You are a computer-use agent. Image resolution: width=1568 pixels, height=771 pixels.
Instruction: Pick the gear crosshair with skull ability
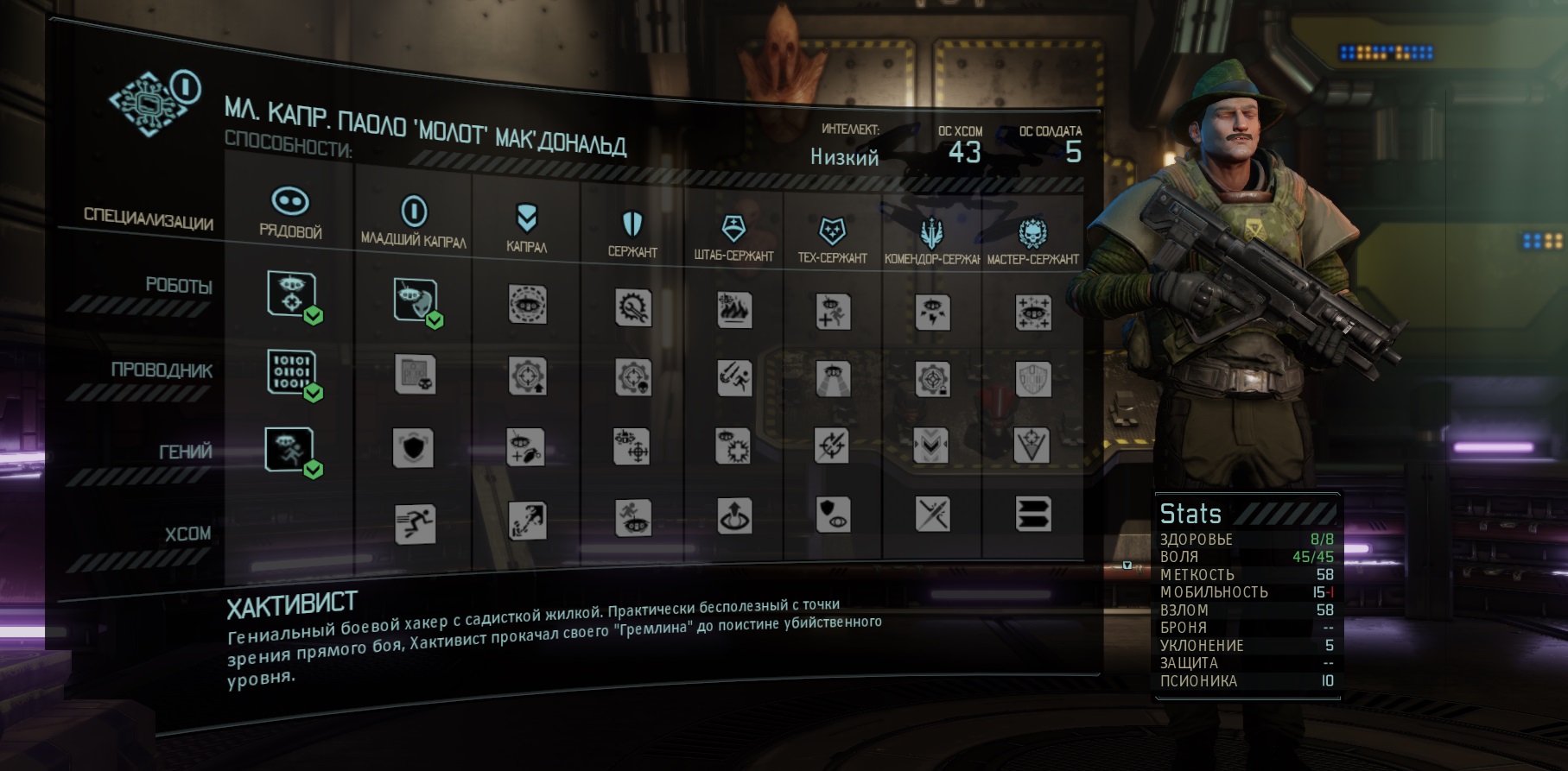coord(633,377)
